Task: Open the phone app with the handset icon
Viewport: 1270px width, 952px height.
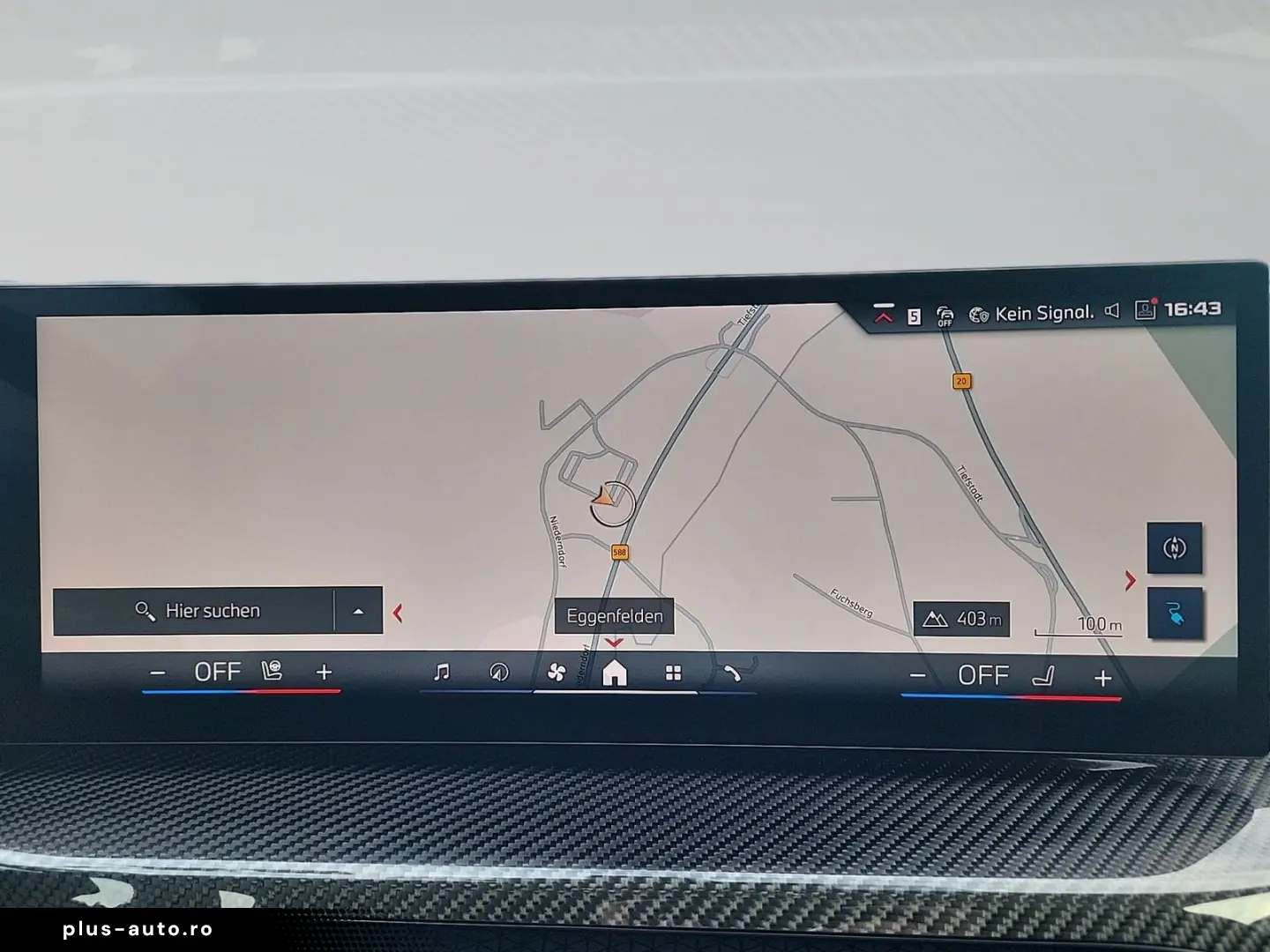Action: click(x=733, y=673)
